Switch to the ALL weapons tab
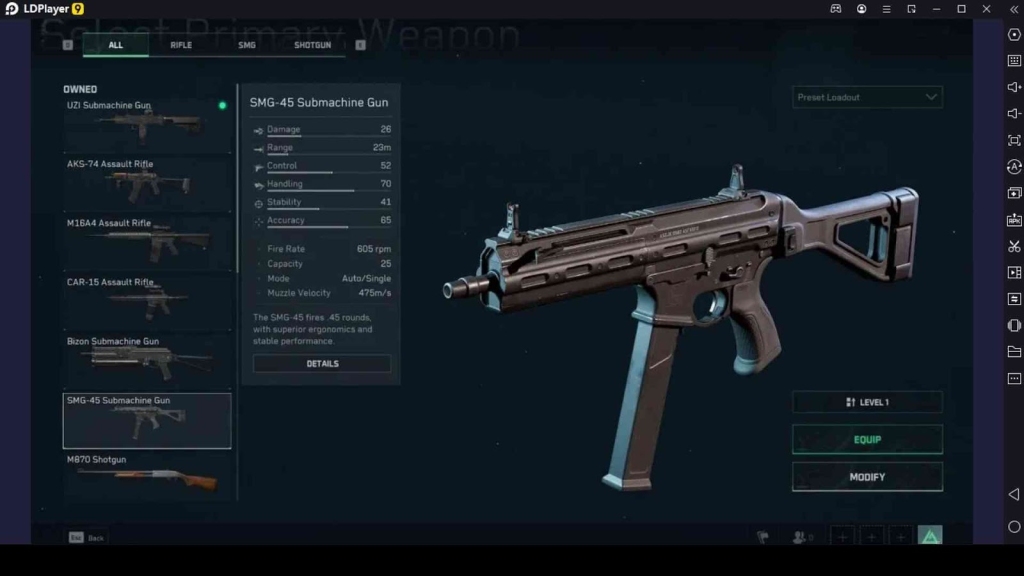Screen dimensions: 1024x576 click(x=116, y=45)
